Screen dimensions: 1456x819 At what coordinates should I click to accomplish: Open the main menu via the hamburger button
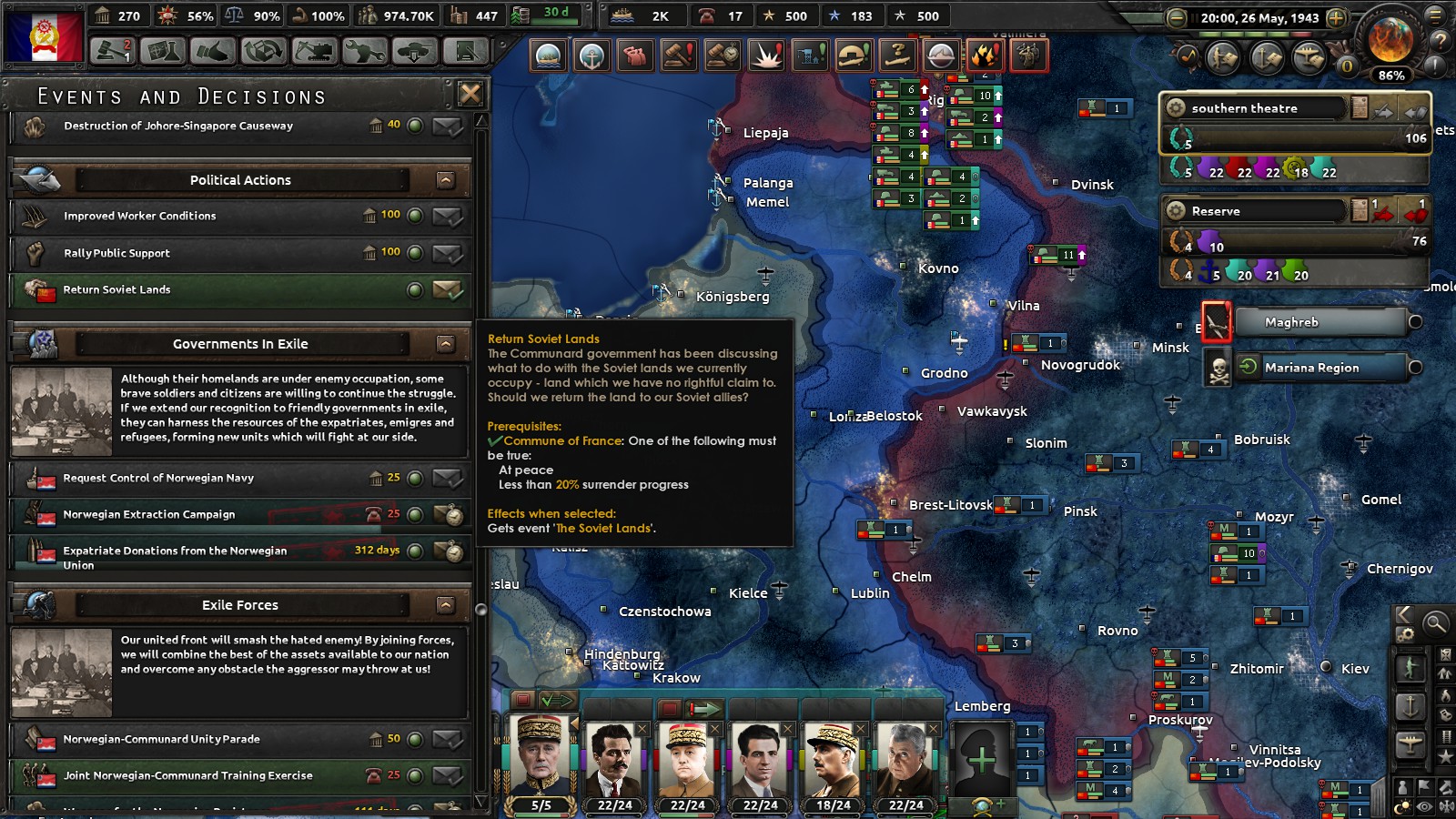[1435, 17]
